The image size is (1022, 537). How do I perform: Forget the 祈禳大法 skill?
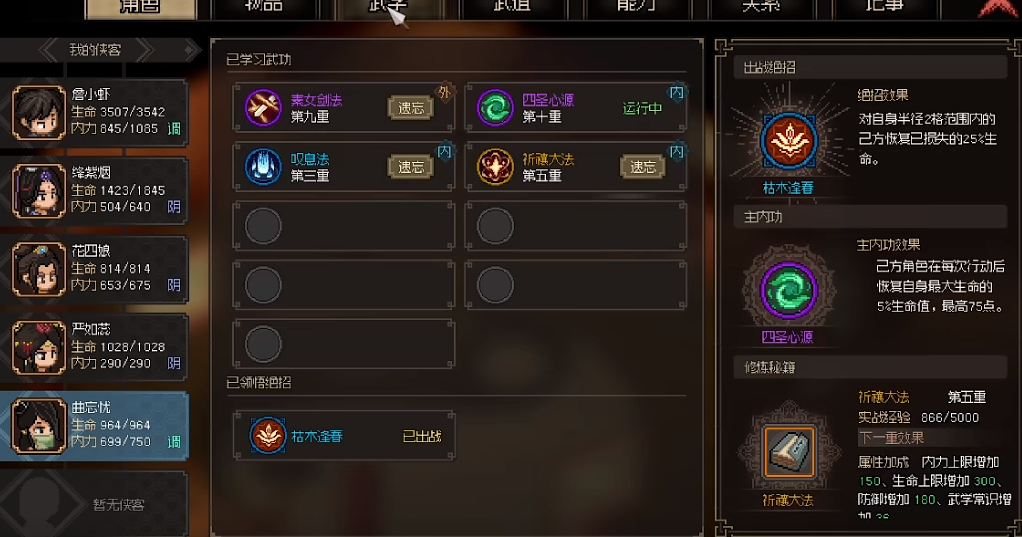[x=643, y=167]
